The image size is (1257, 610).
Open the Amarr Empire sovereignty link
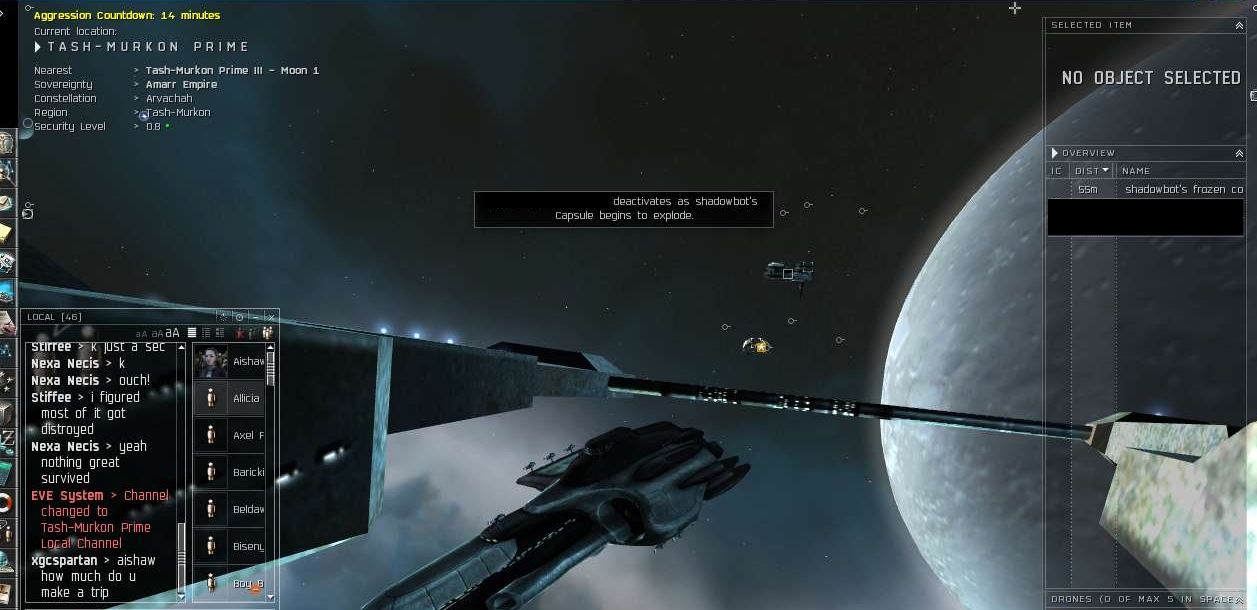181,85
